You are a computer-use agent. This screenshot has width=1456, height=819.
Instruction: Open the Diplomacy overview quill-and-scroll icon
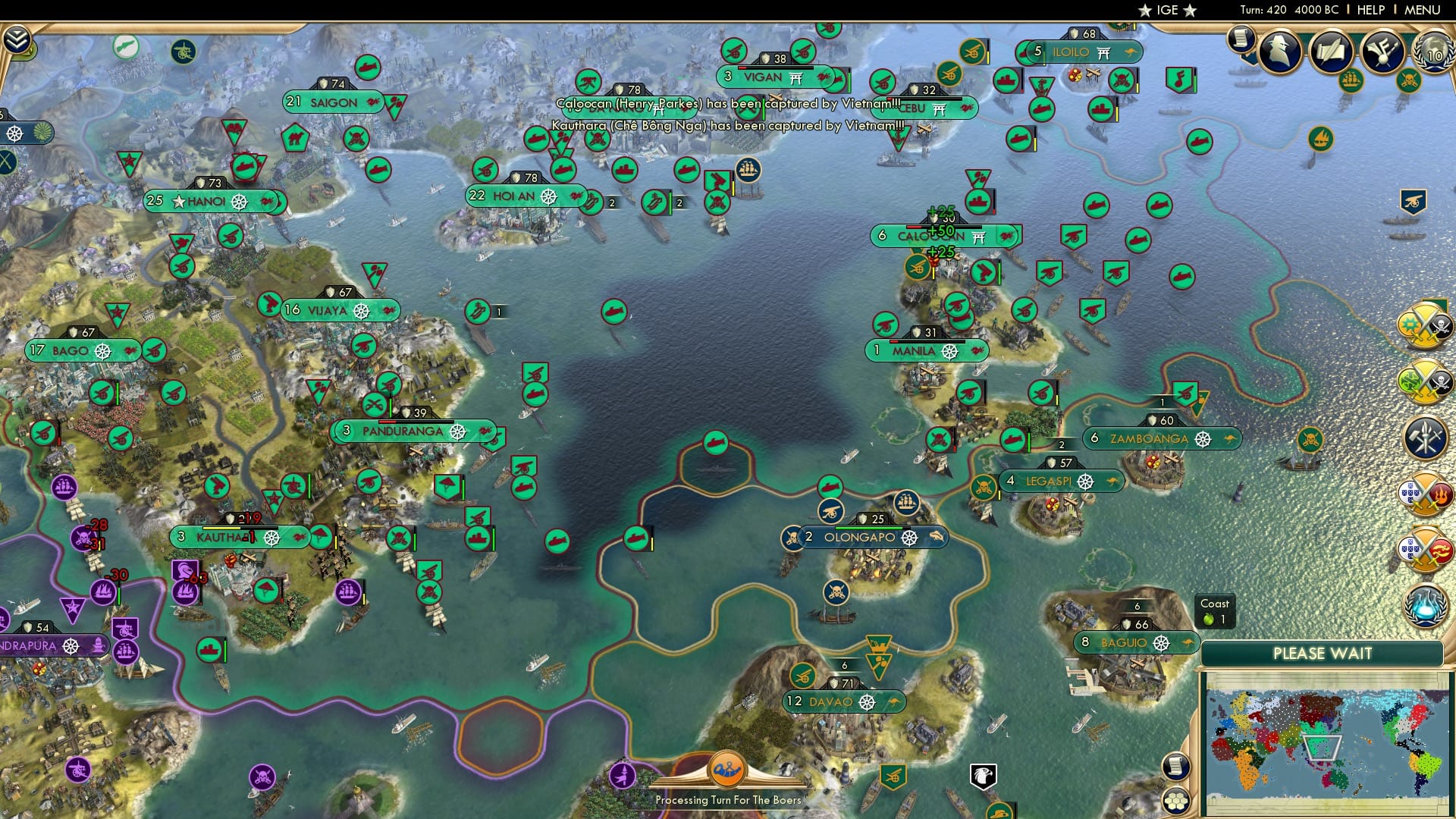1331,50
